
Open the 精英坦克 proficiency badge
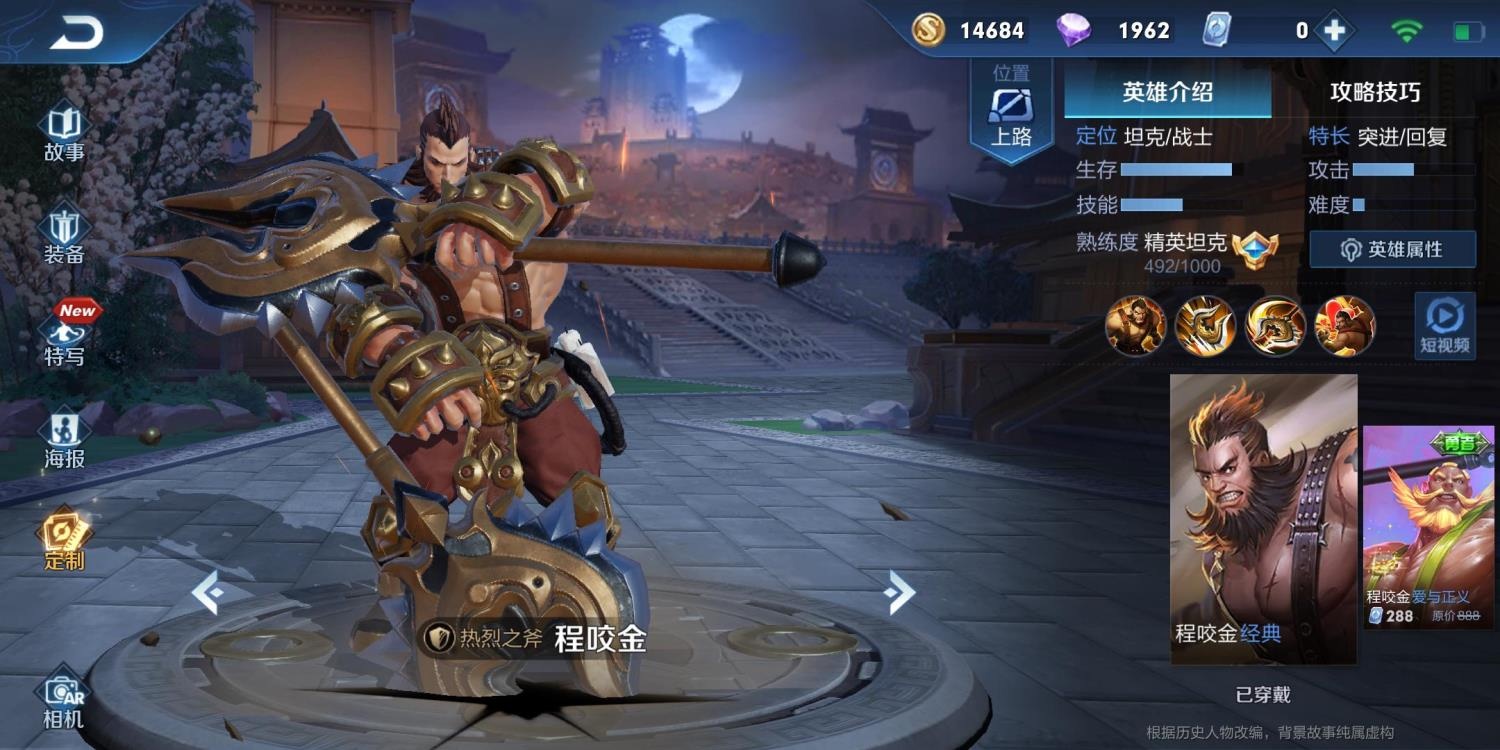point(1255,247)
